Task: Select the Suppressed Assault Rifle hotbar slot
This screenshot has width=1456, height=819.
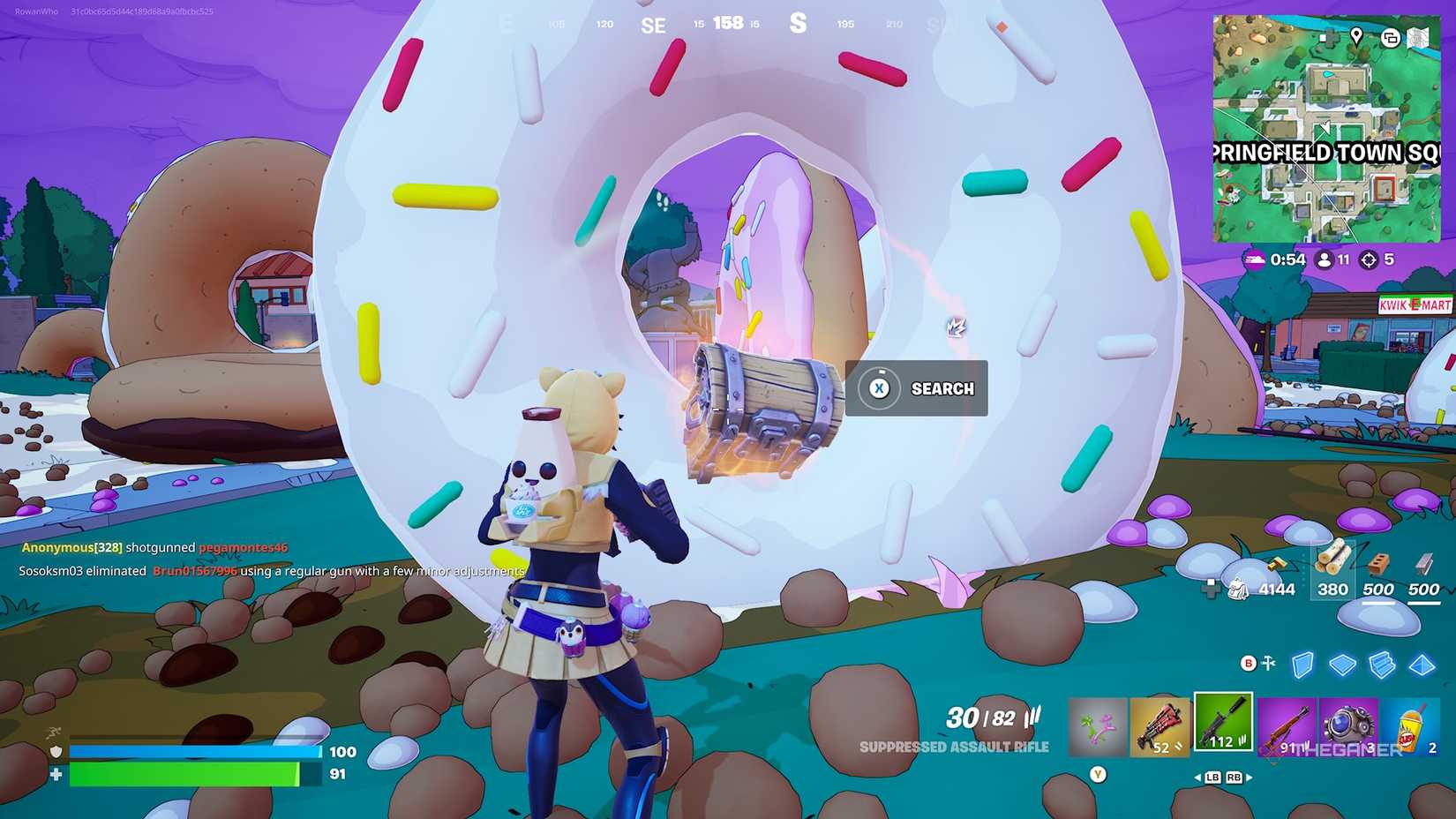Action: (x=1223, y=722)
